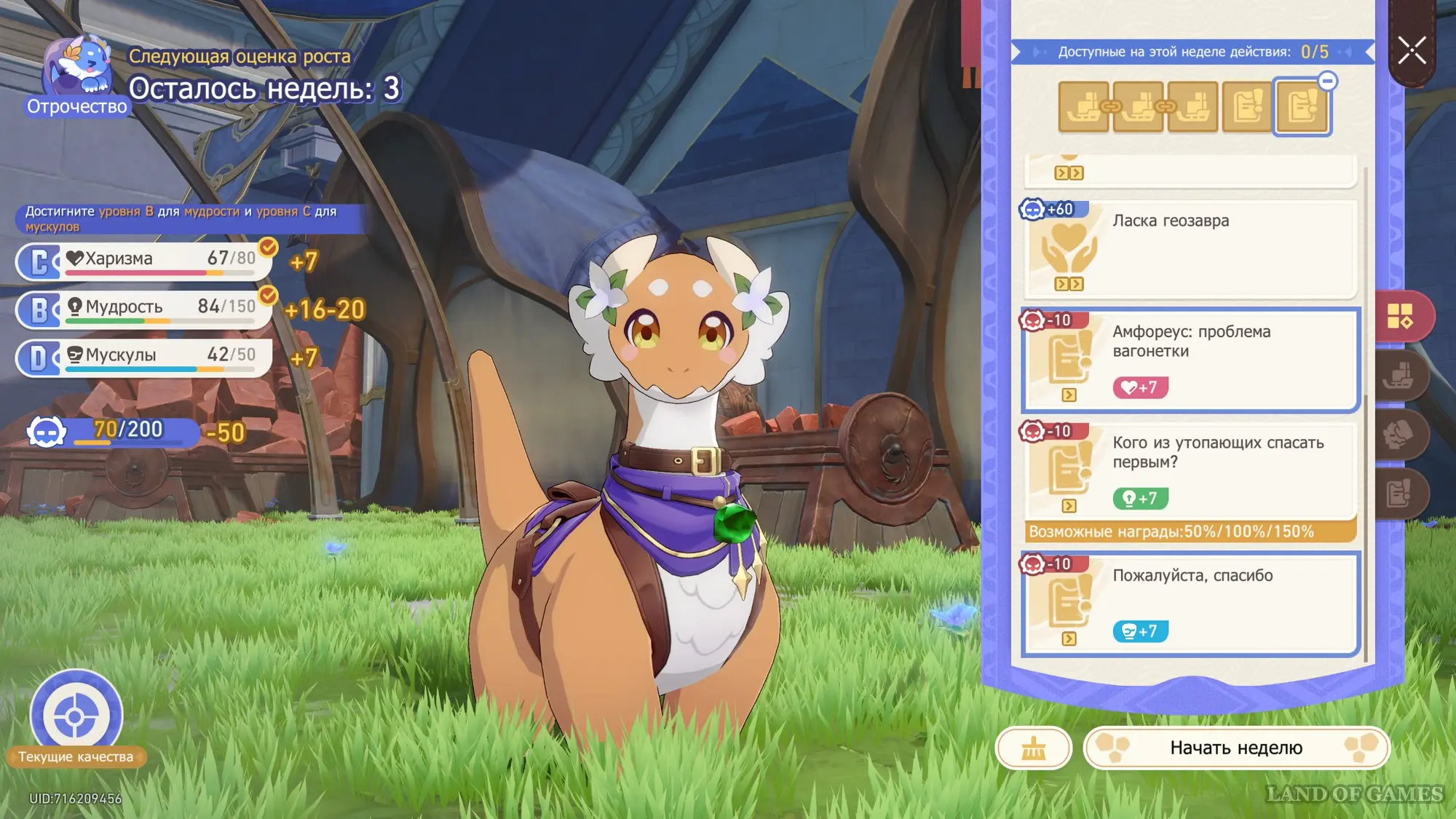
Task: Switch to the all-categories grid tab
Action: point(1399,316)
